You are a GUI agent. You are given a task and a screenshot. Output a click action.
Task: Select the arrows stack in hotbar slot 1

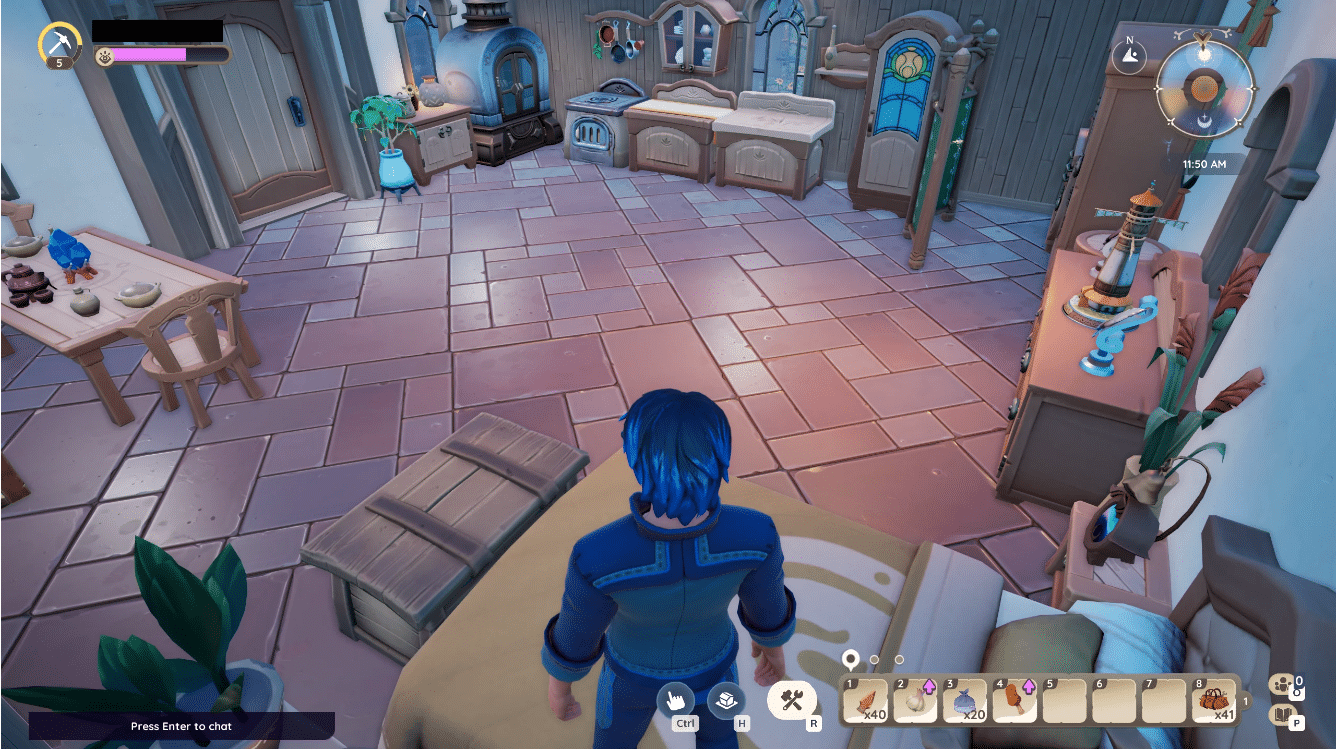pos(865,700)
